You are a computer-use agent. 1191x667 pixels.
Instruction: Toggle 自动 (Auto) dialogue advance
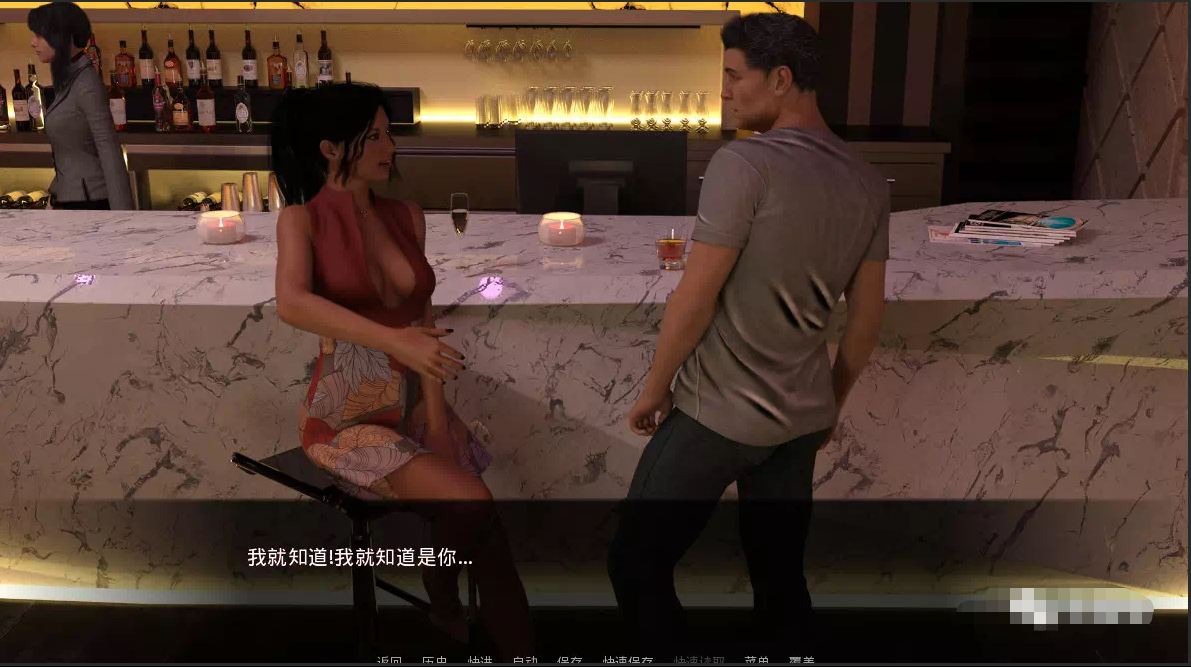(525, 661)
